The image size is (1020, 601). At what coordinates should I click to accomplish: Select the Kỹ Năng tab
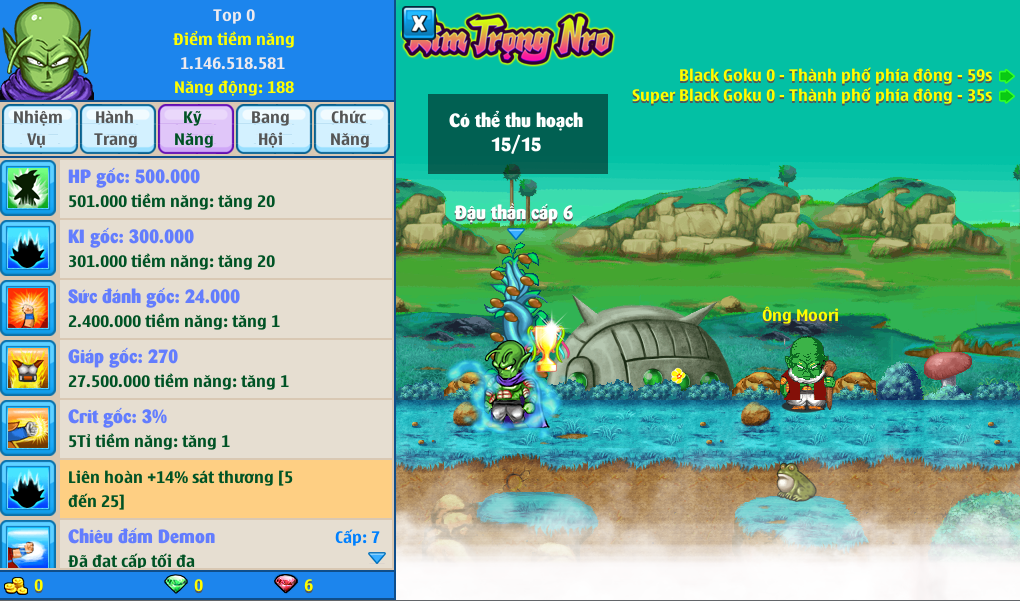pyautogui.click(x=195, y=129)
